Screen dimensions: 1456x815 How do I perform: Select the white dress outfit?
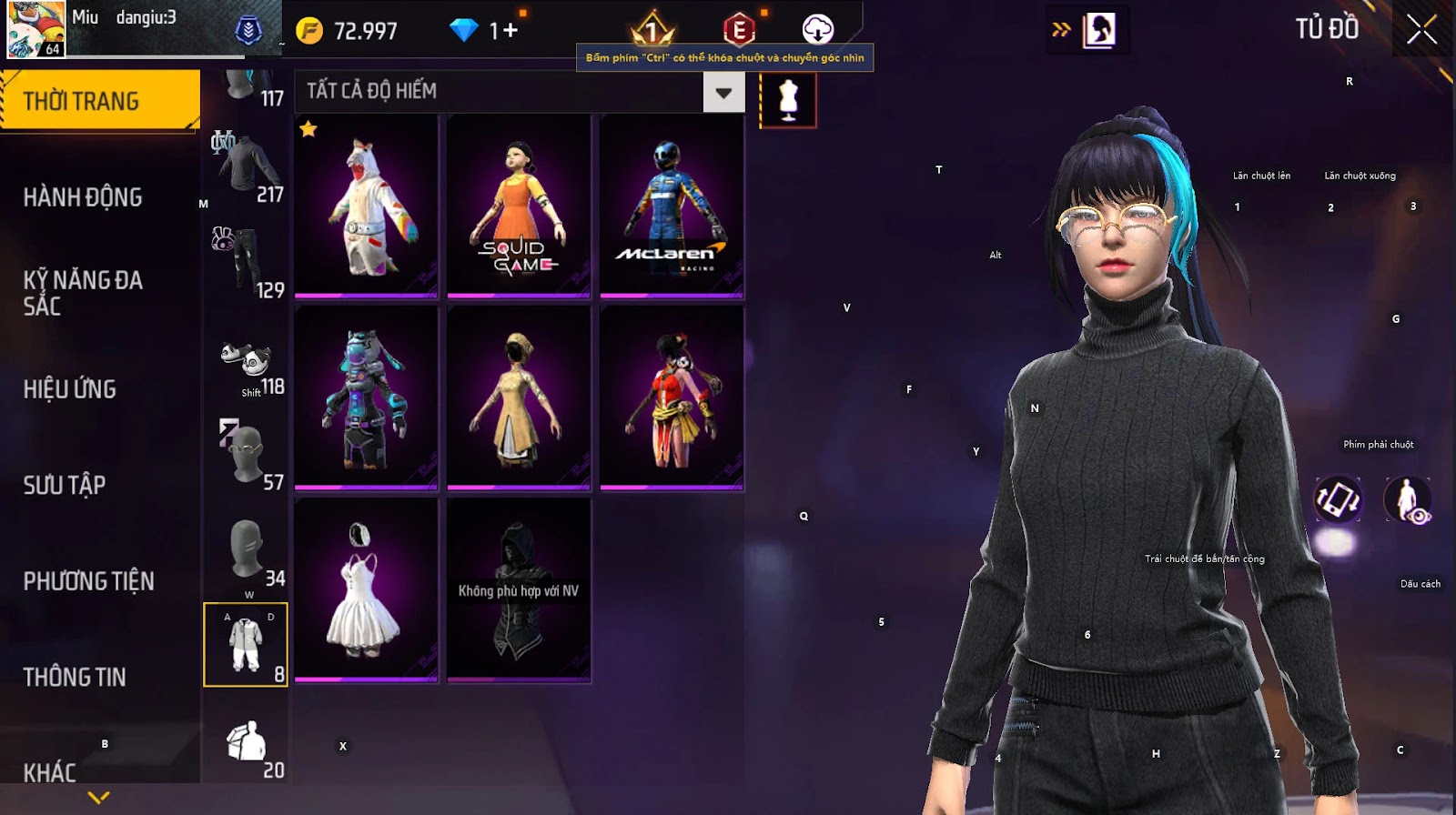coord(366,589)
